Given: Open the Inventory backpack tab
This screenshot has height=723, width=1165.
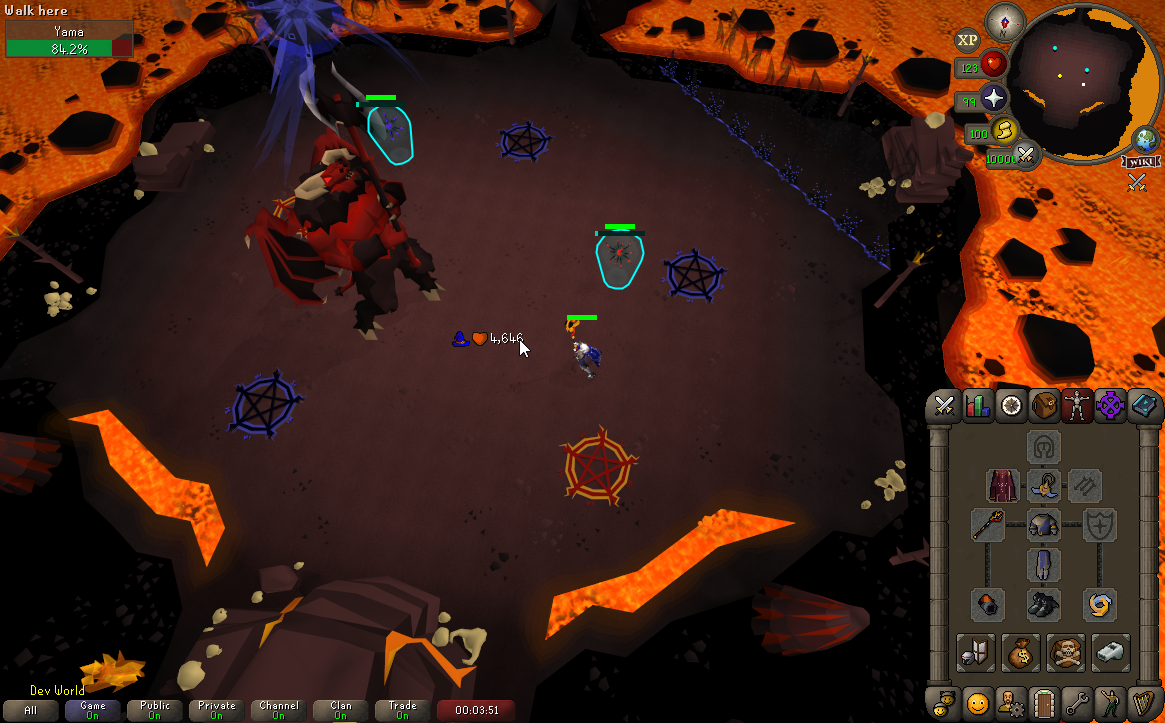Looking at the screenshot, I should pos(1045,405).
